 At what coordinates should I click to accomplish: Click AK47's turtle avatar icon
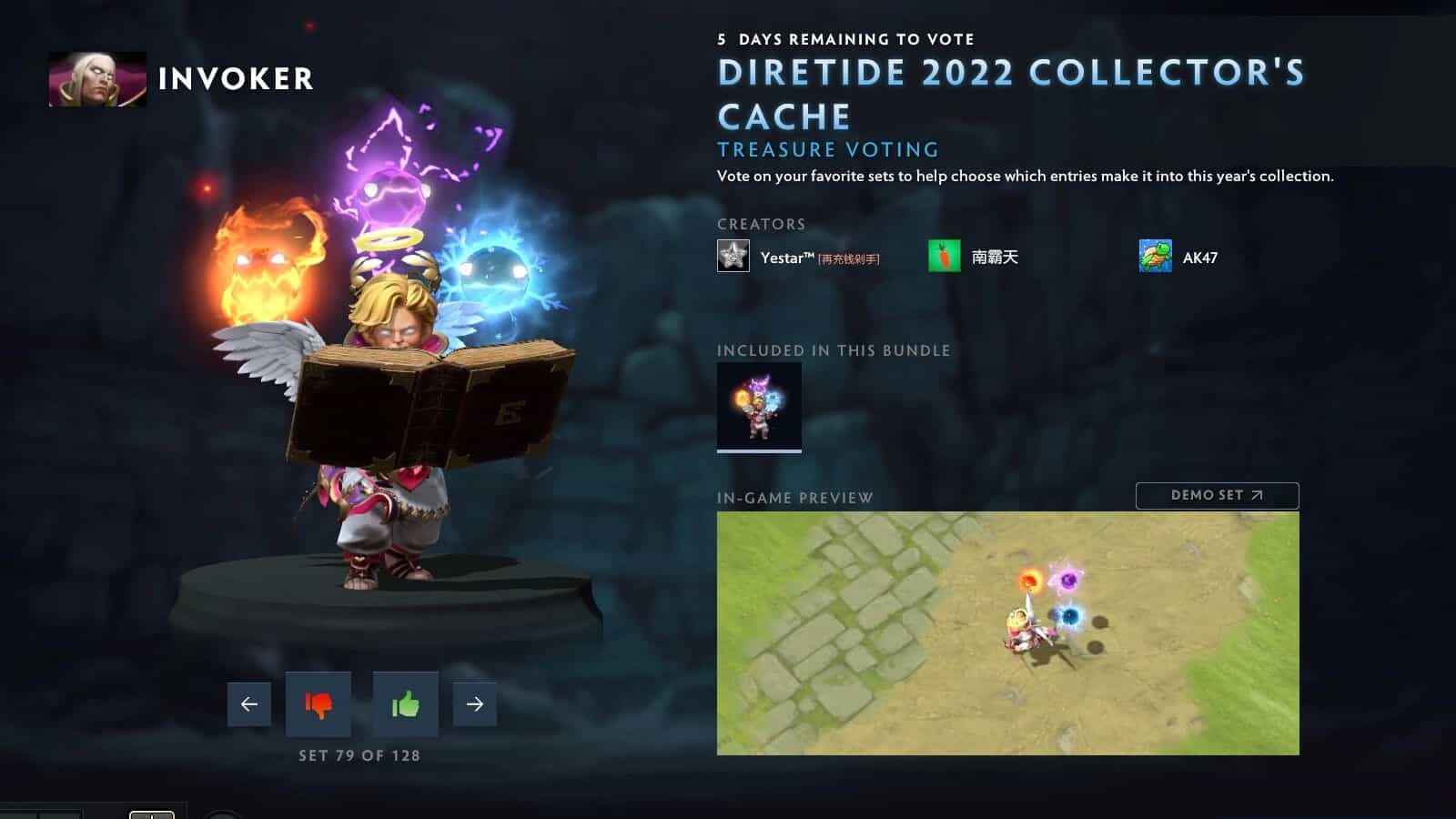pyautogui.click(x=1154, y=258)
